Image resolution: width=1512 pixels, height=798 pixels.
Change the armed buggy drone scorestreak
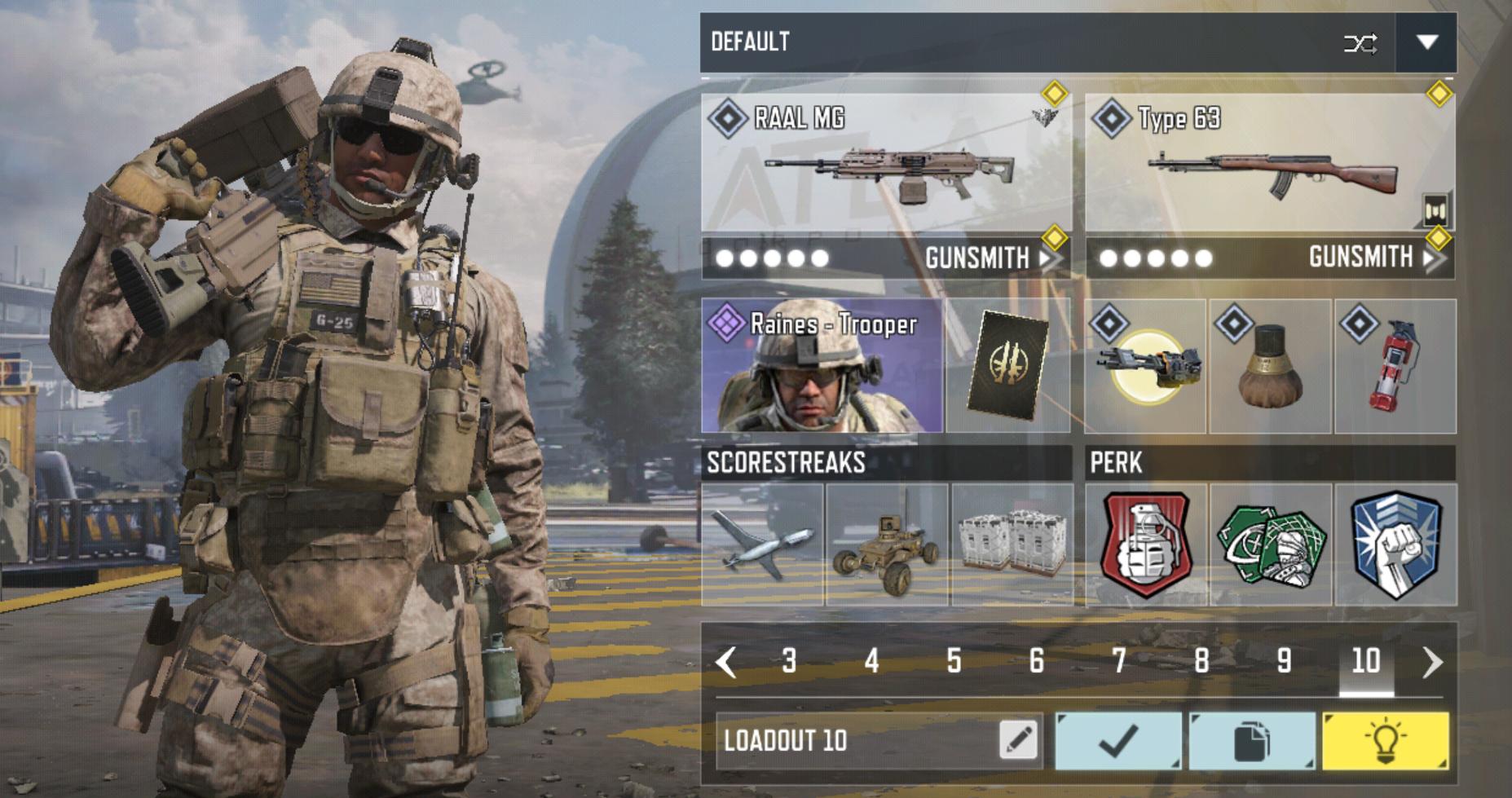pos(887,544)
